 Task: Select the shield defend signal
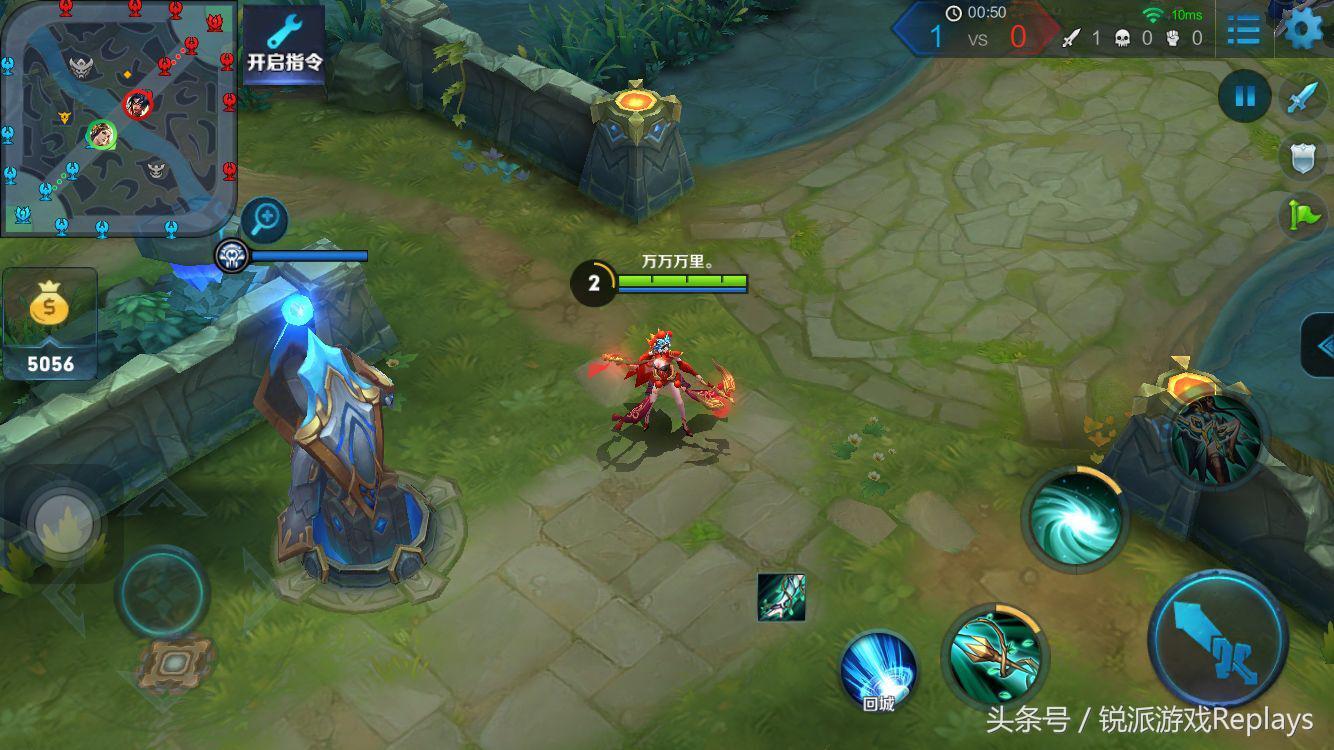point(1304,156)
